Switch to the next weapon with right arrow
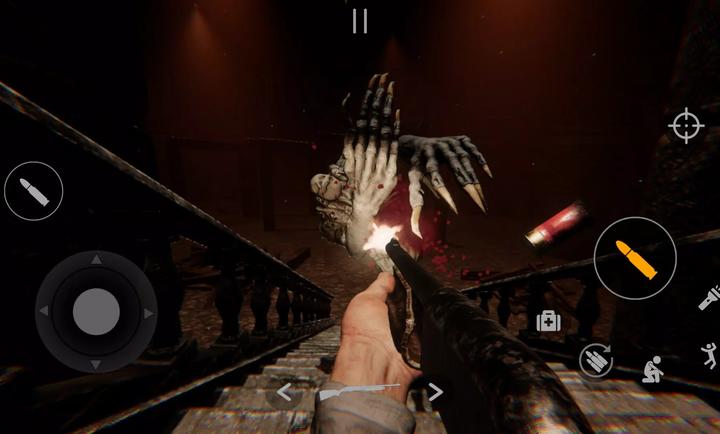Screen dimensions: 720x434 [x=435, y=391]
